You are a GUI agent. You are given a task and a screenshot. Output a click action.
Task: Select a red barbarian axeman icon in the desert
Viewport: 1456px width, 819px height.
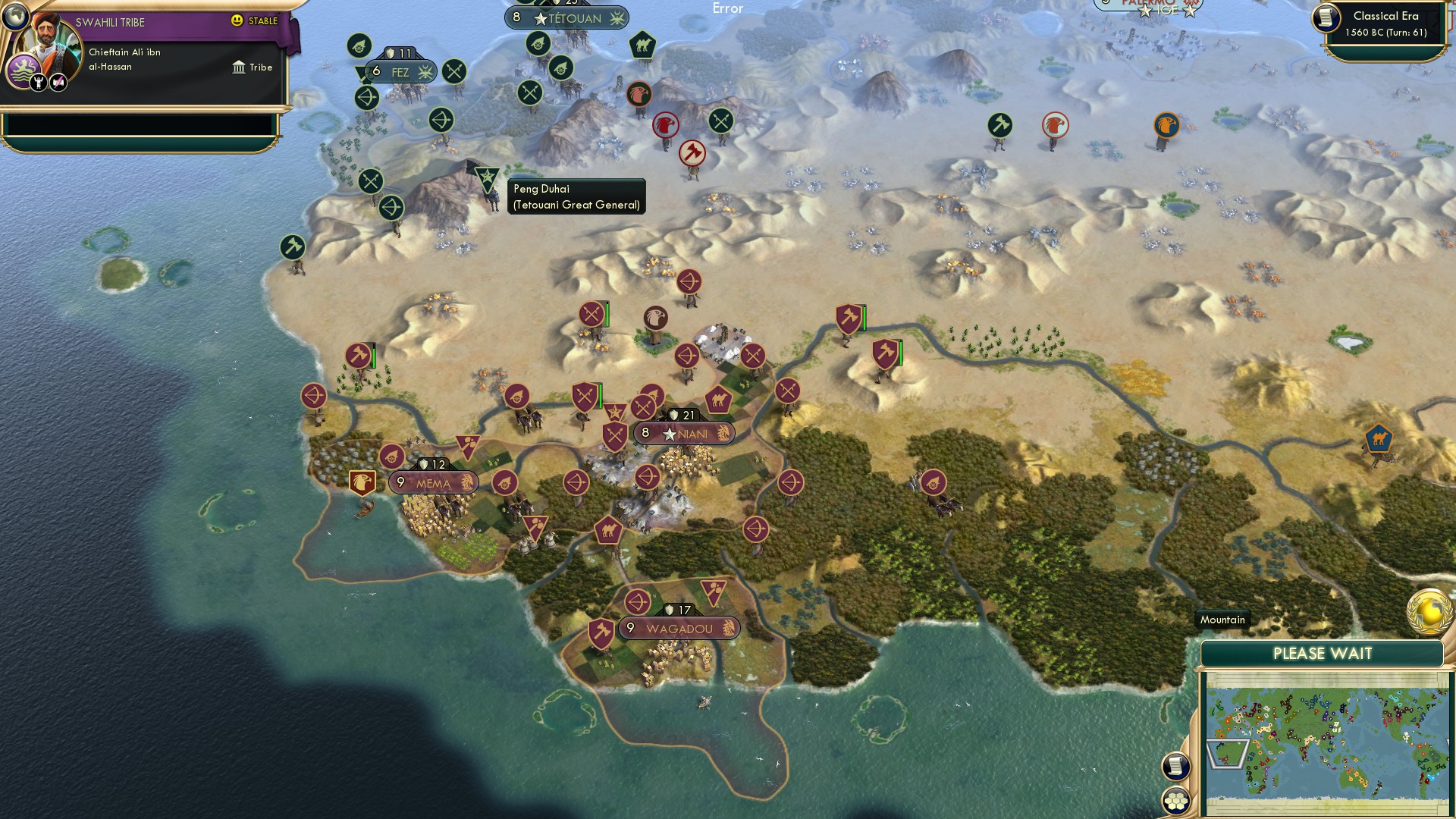(x=691, y=152)
